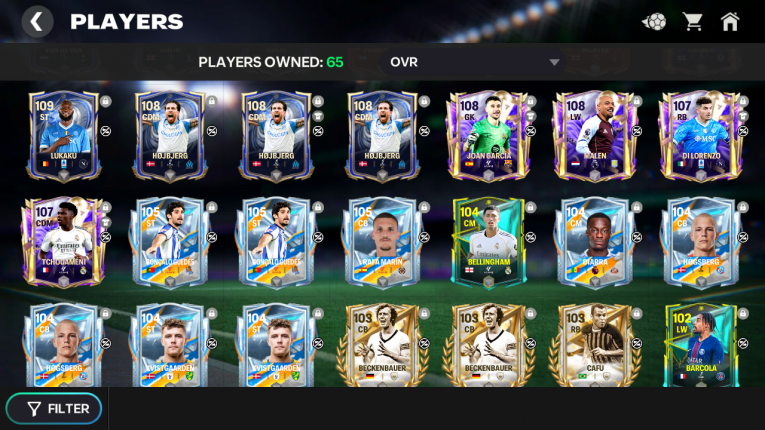Screen dimensions: 765x430
Task: Open the Tchouameni 107 CDM card
Action: [63, 241]
